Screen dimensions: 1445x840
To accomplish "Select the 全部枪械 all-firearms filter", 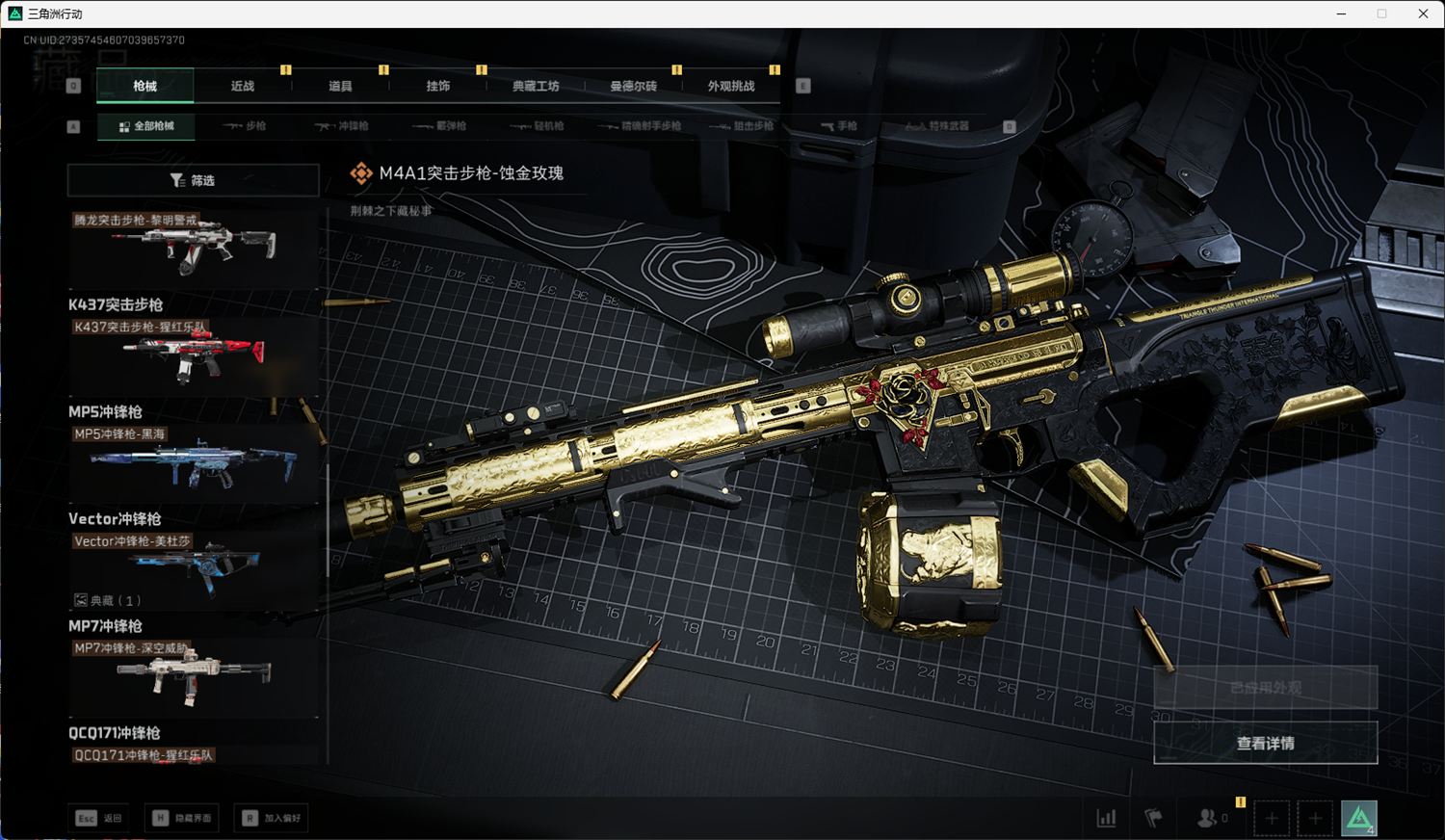I will click(x=146, y=126).
